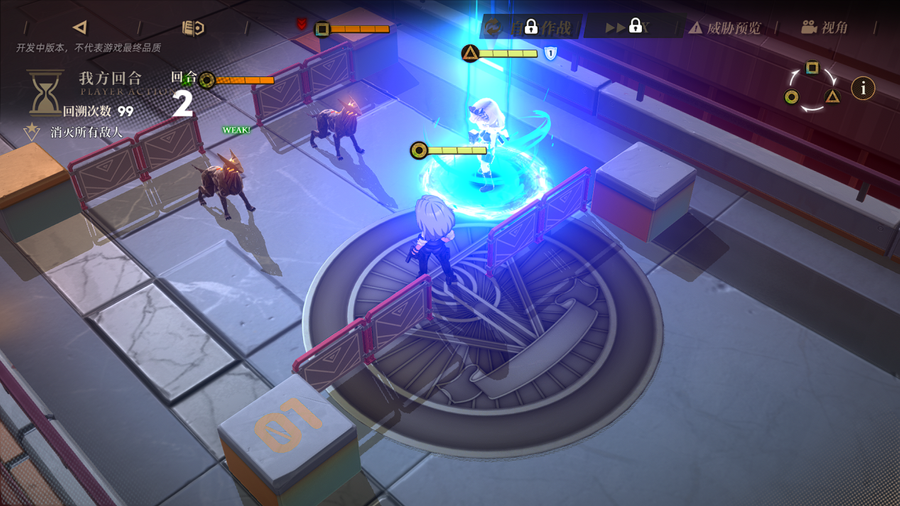
Task: Click the back arrow button
Action: [x=80, y=27]
